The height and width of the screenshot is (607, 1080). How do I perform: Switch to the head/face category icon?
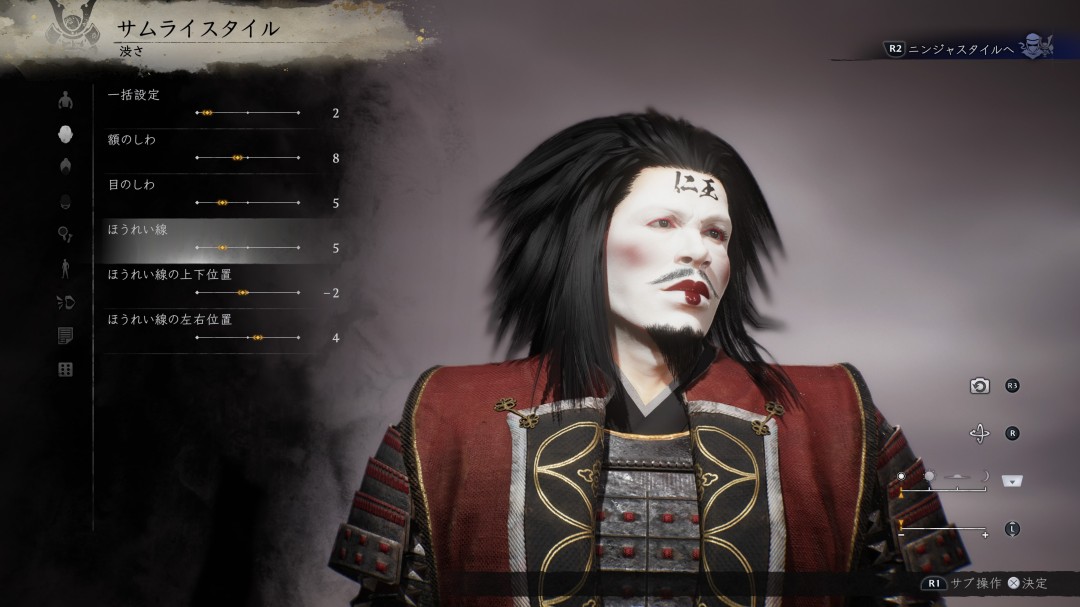pos(66,134)
